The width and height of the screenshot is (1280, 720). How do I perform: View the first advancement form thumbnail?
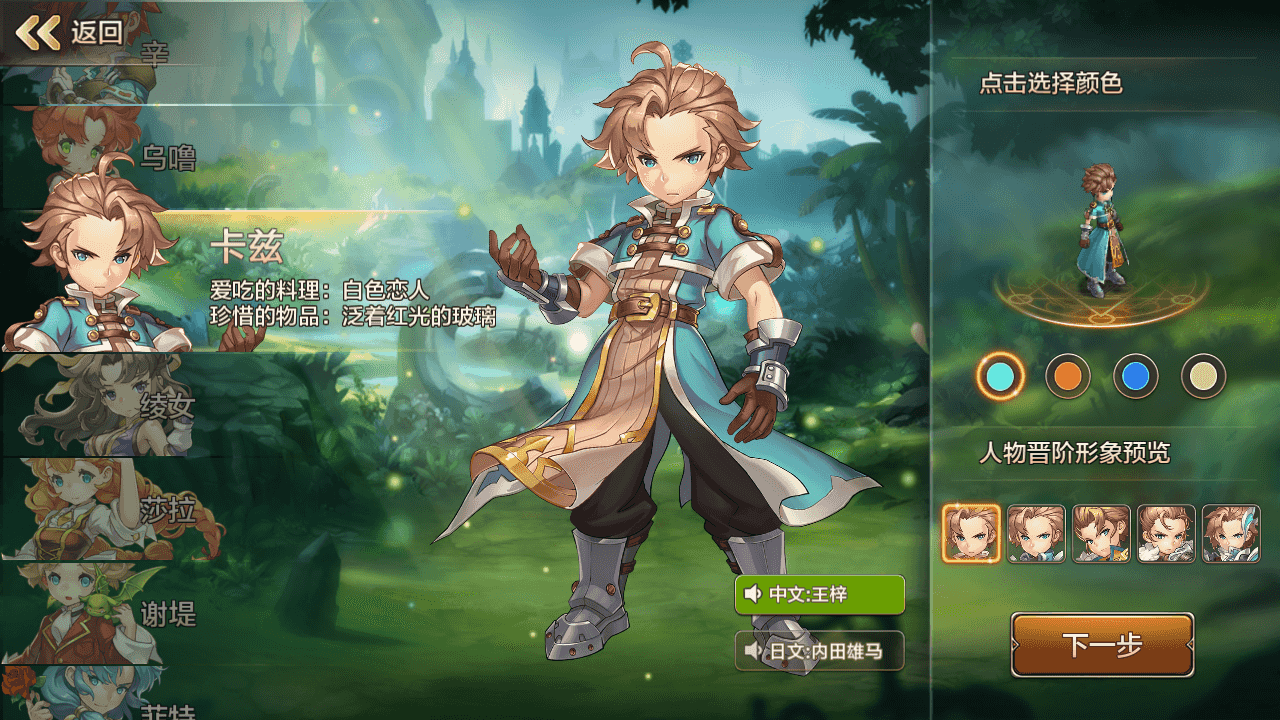971,534
